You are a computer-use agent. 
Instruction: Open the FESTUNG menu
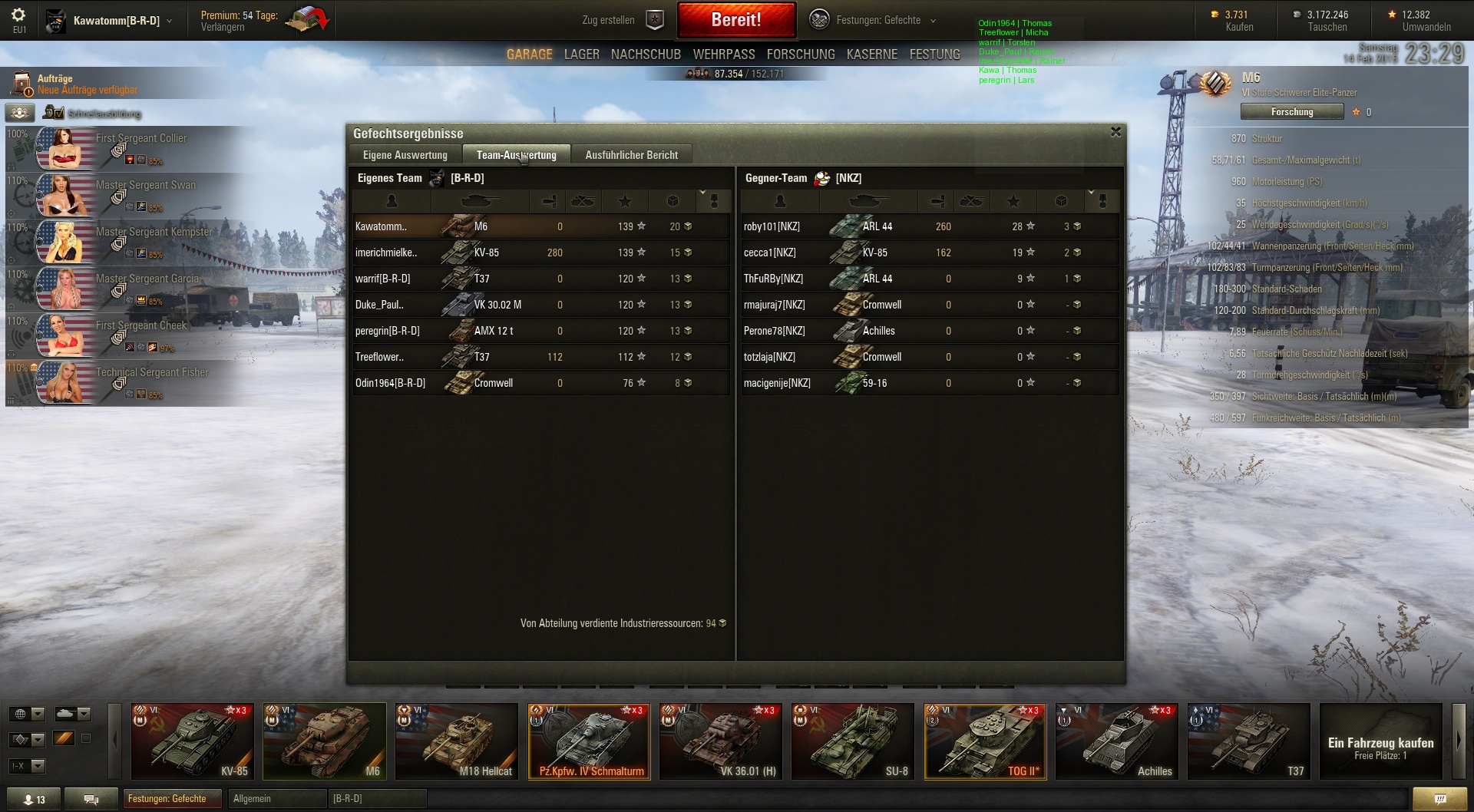coord(934,54)
